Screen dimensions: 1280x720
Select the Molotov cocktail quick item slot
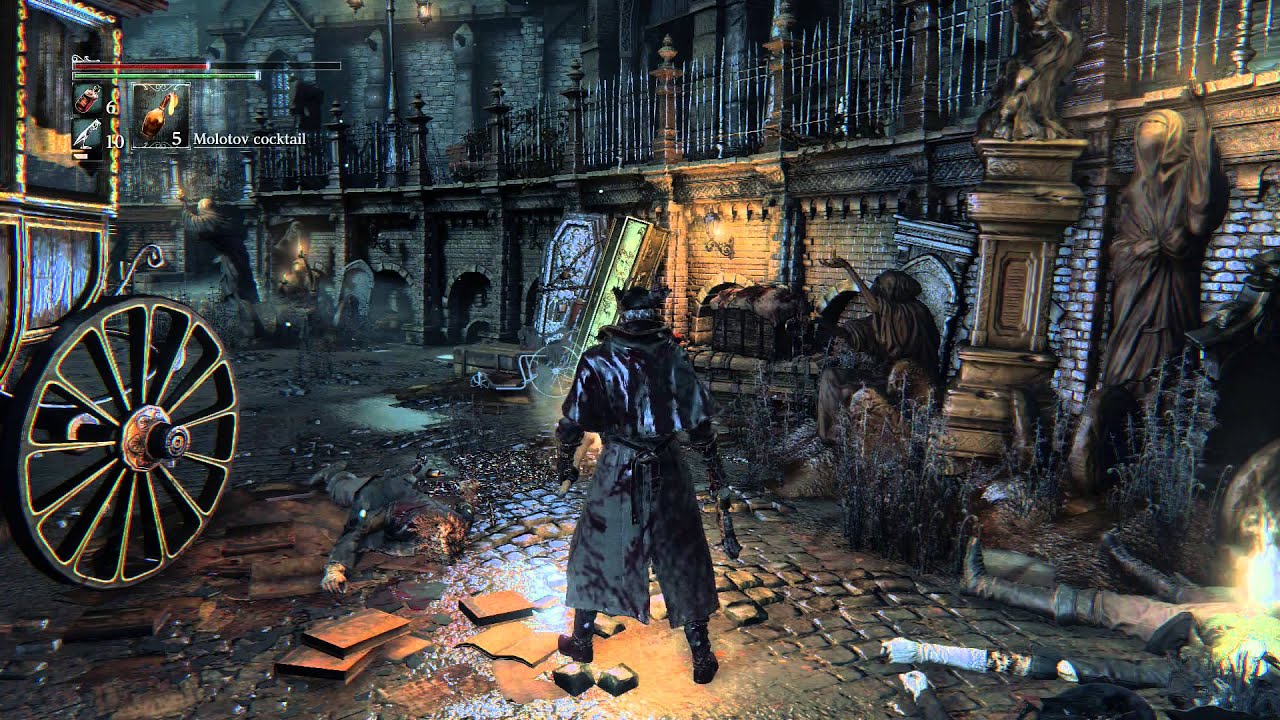point(160,116)
